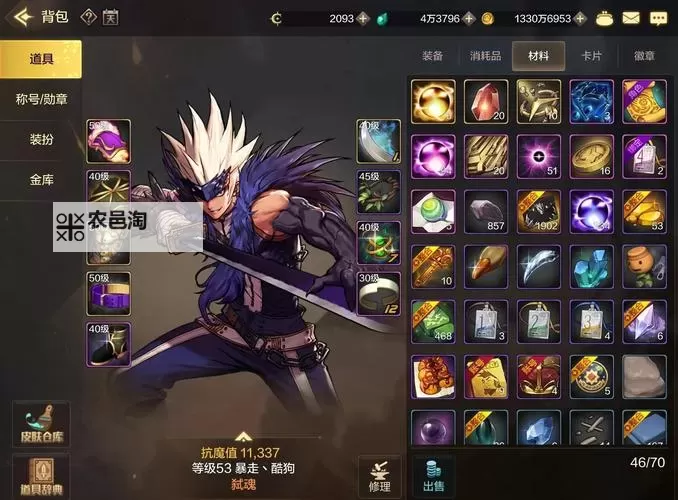The image size is (678, 500).
Task: Select the red crystal material slot
Action: pyautogui.click(x=486, y=102)
